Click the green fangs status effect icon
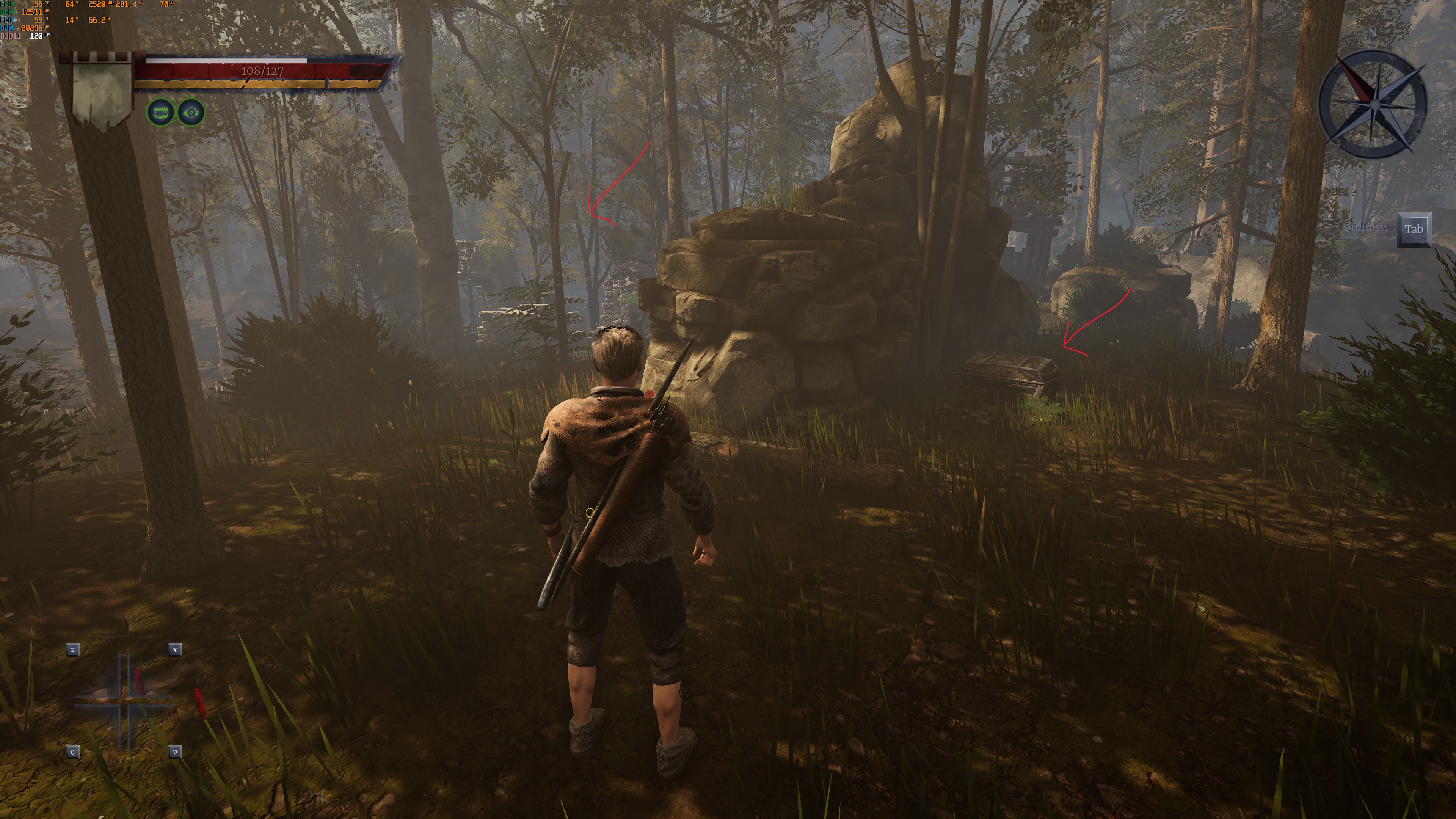 (x=160, y=113)
